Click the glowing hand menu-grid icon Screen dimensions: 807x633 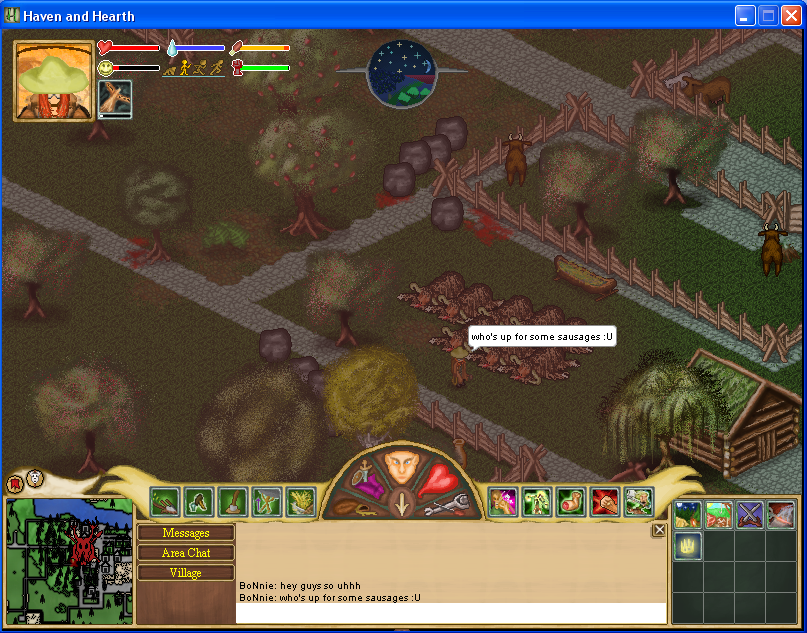[x=688, y=546]
